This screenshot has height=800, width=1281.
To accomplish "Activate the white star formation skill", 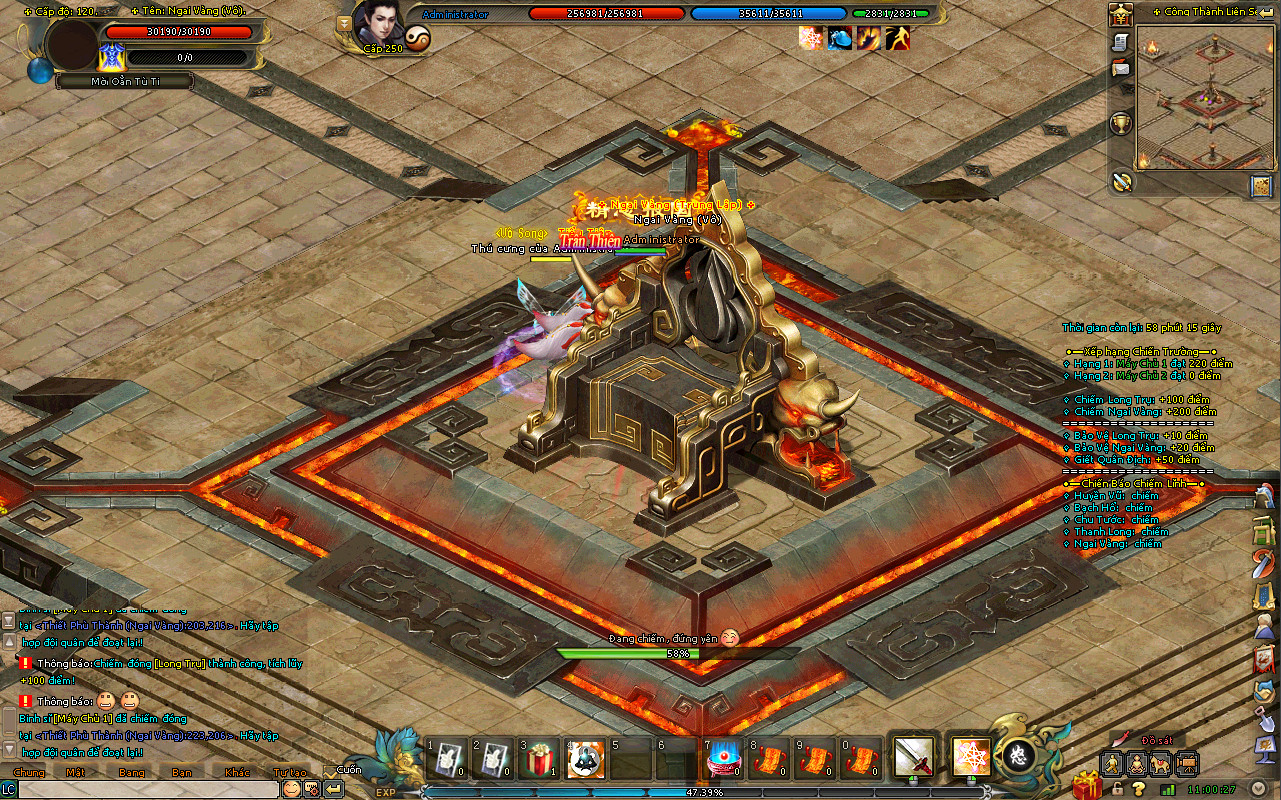I will pos(967,756).
